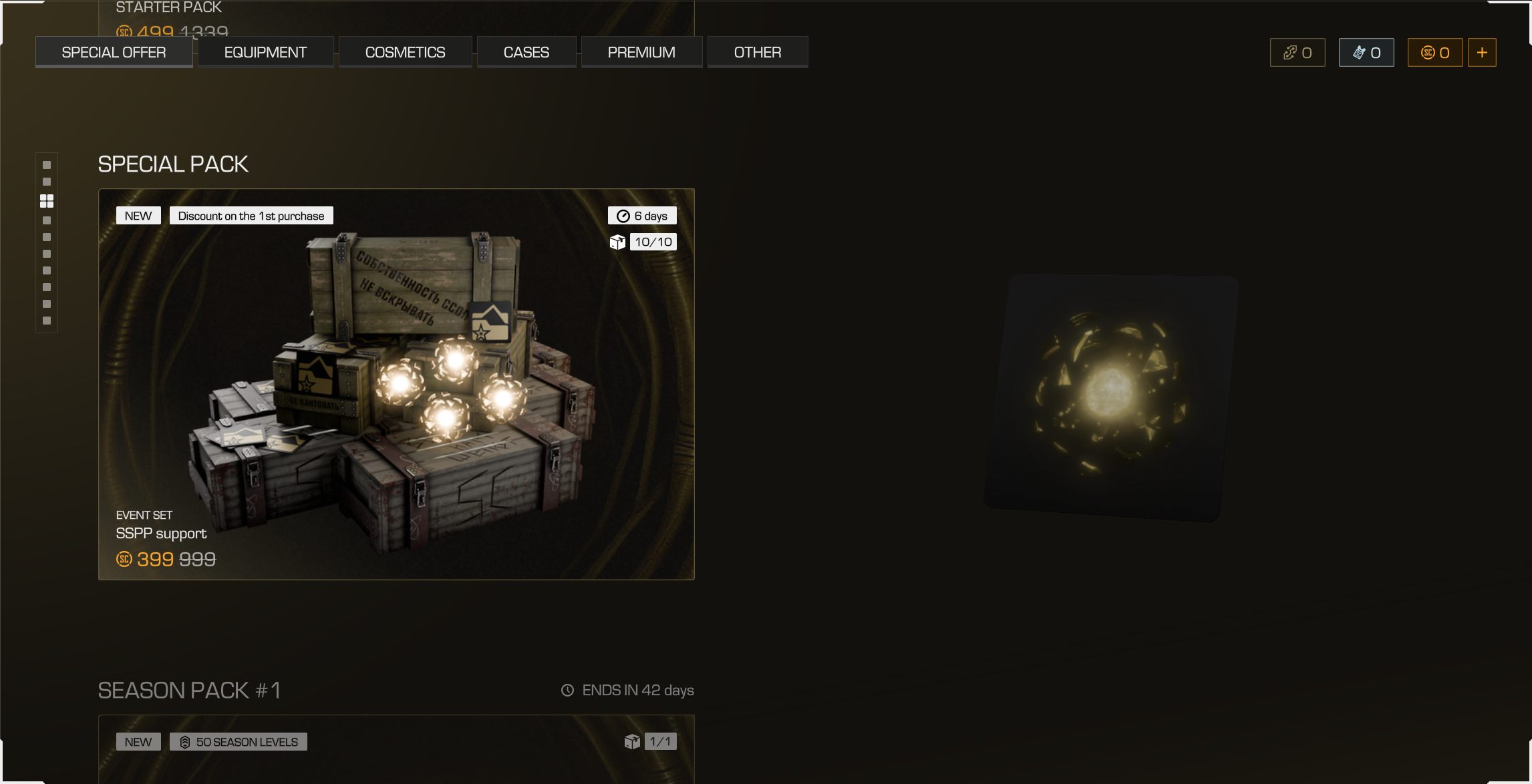Go to the Cases tab
Viewport: 1532px width, 784px height.
pyautogui.click(x=526, y=52)
